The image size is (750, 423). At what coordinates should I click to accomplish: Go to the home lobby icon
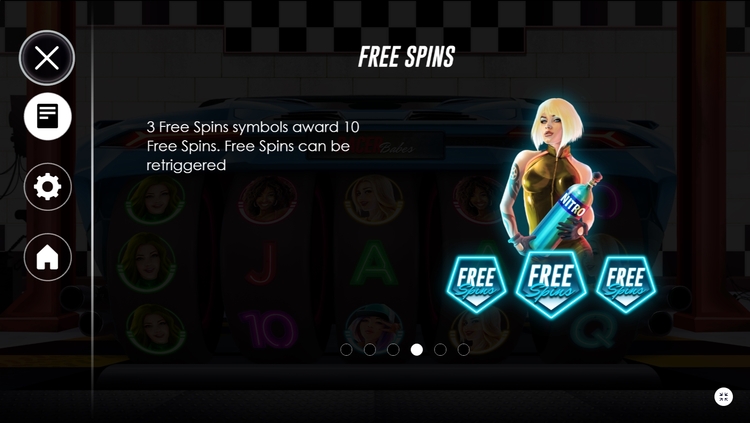click(47, 257)
